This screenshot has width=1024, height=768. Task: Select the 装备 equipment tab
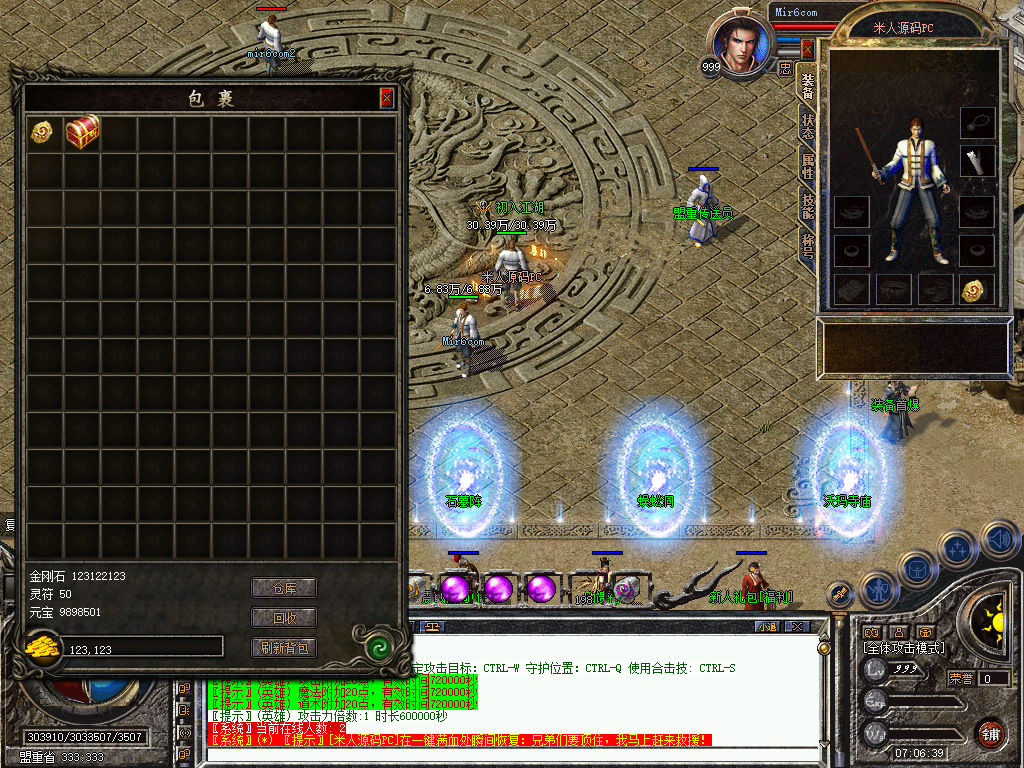coord(808,86)
